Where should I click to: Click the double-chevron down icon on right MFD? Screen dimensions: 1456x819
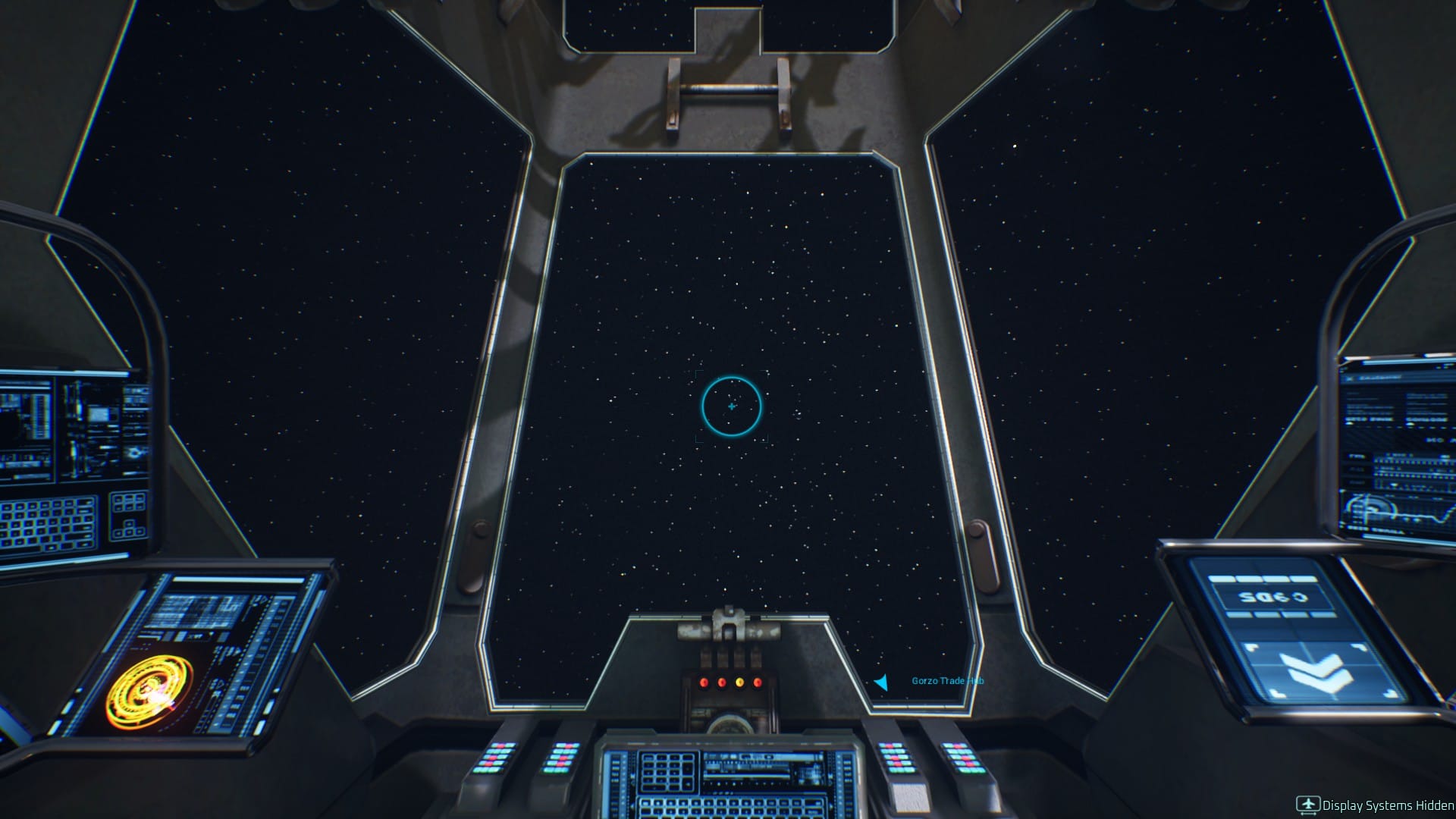(1316, 670)
